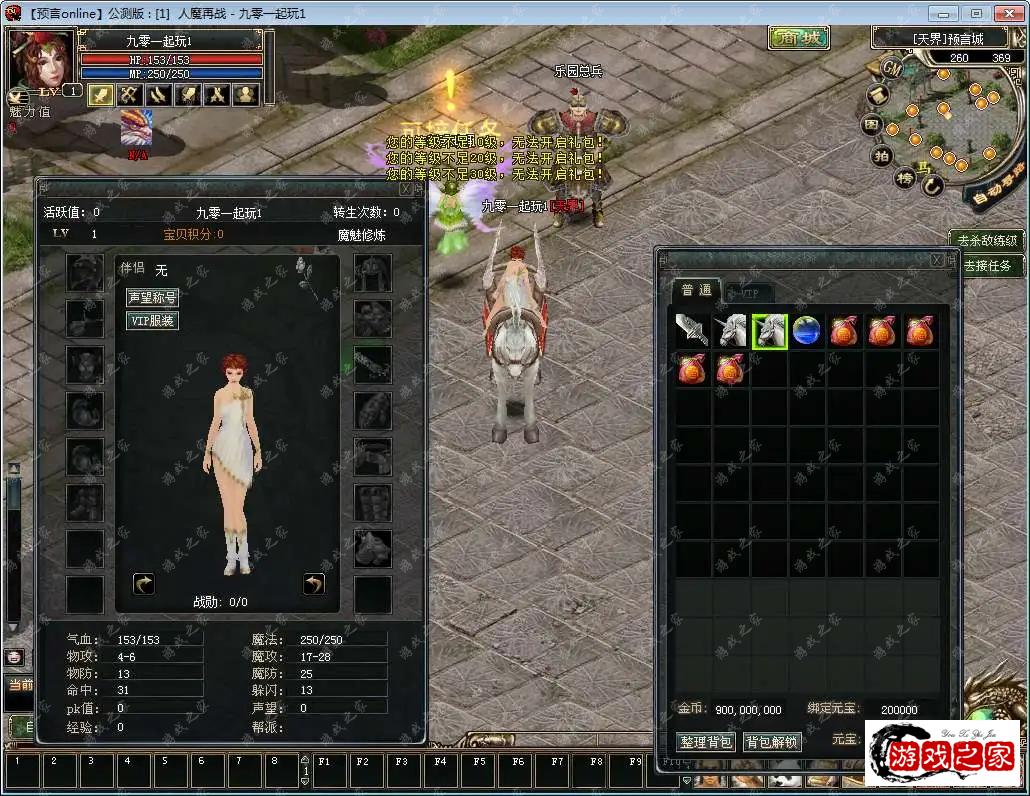Rotate character model with left arrow
Viewport: 1030px width, 796px height.
[x=144, y=584]
